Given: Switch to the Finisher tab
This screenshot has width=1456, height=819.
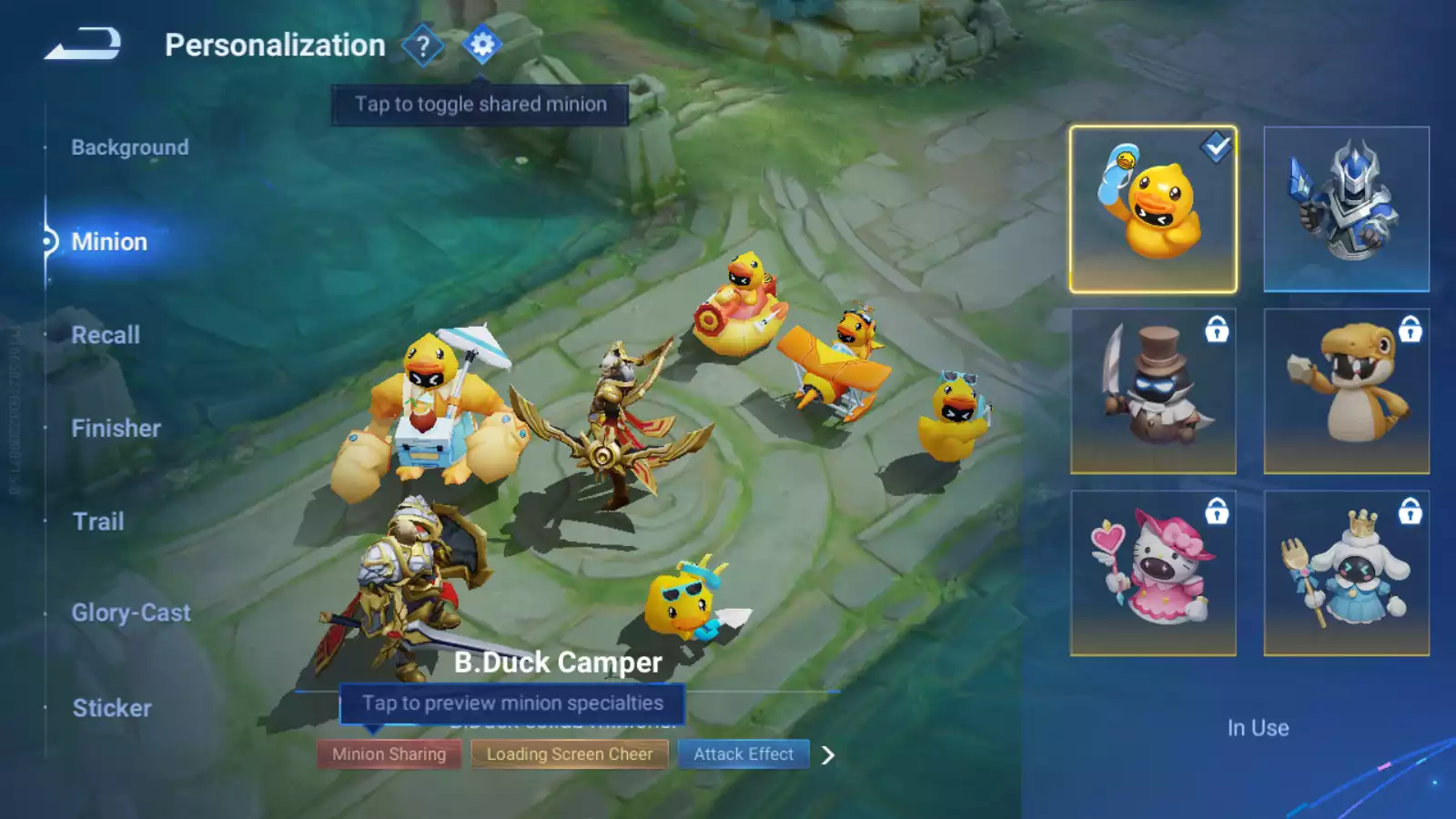Looking at the screenshot, I should (x=116, y=429).
